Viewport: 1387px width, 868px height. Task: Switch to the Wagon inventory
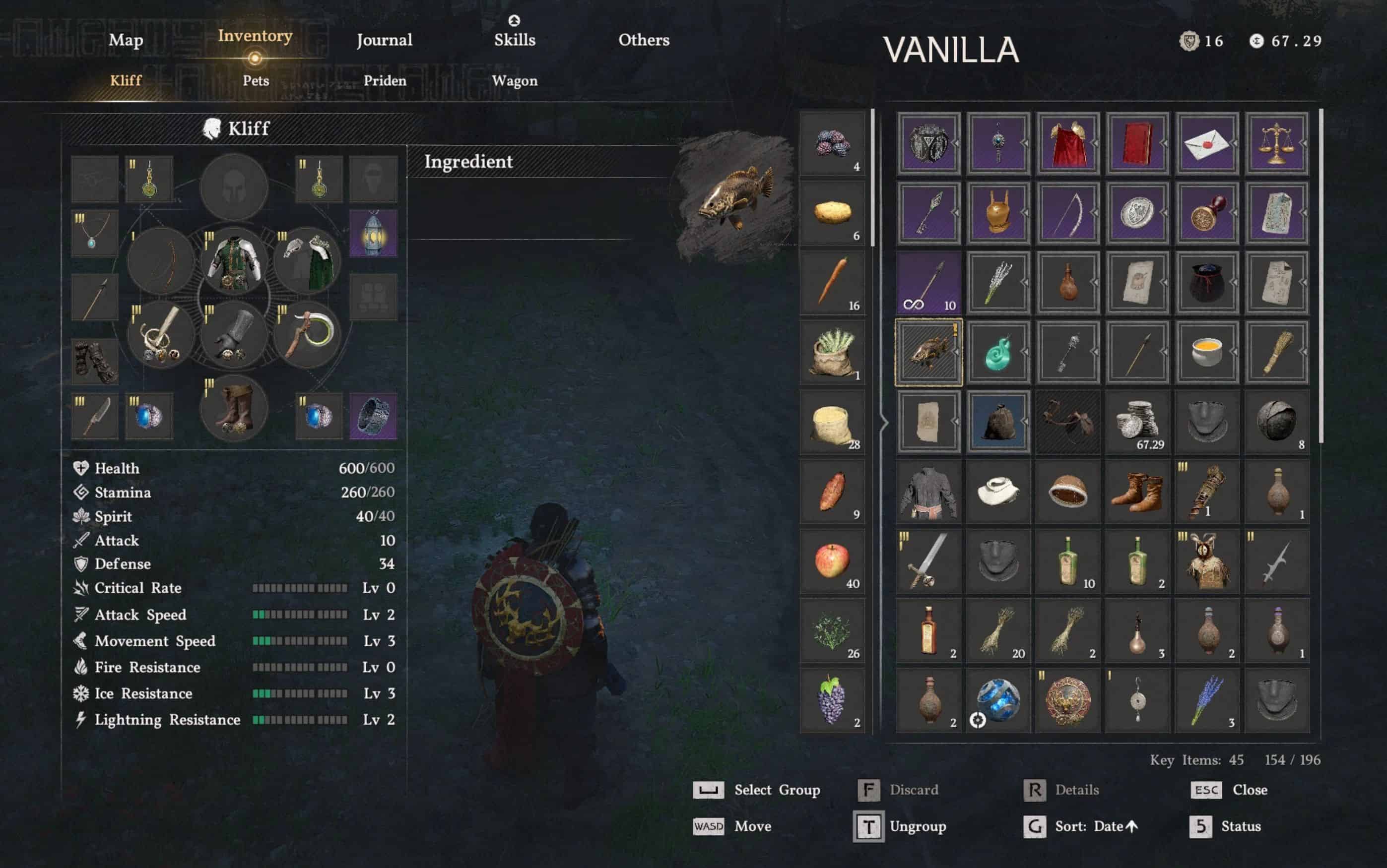coord(515,81)
